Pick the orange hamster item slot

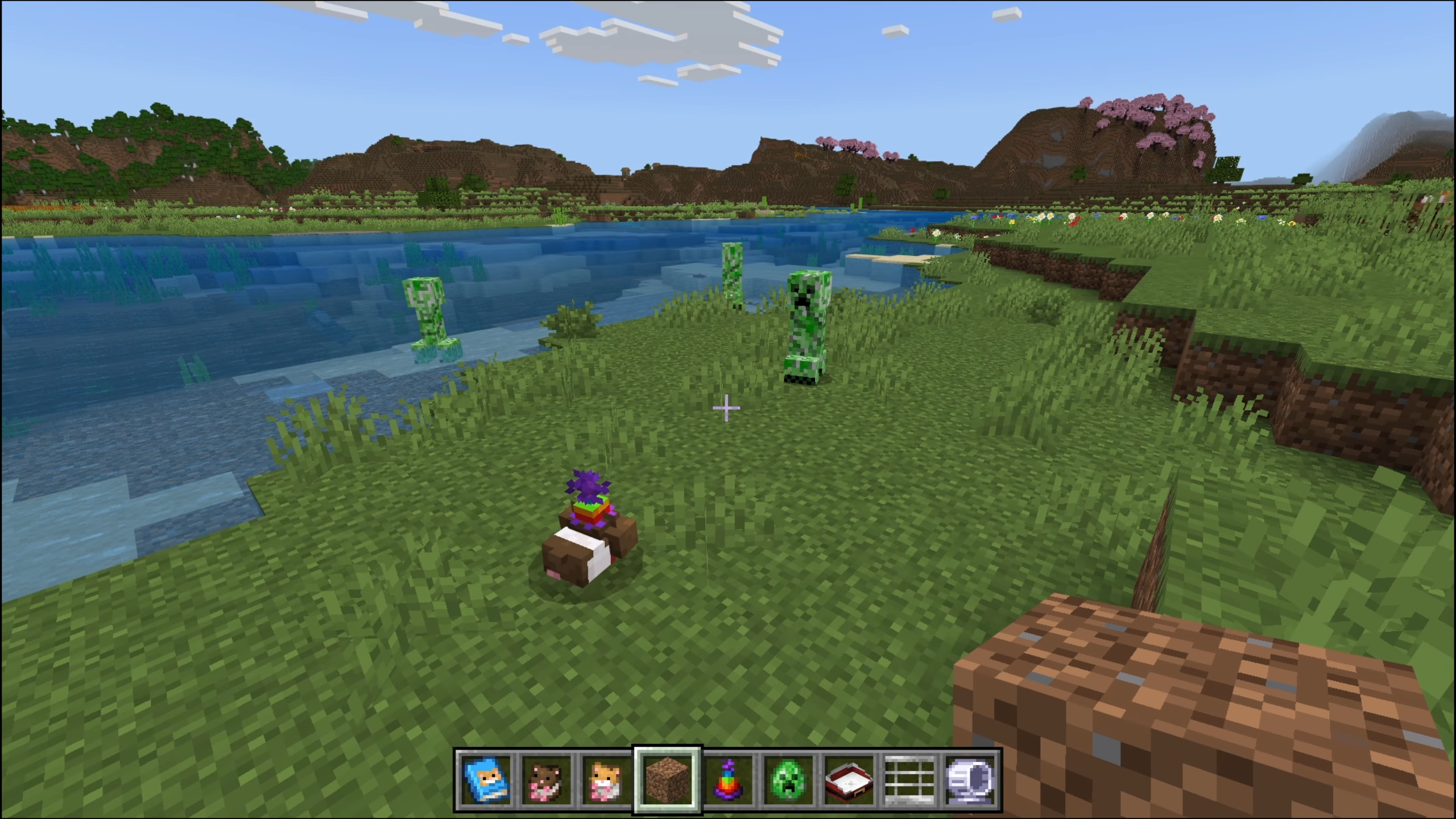pyautogui.click(x=606, y=779)
